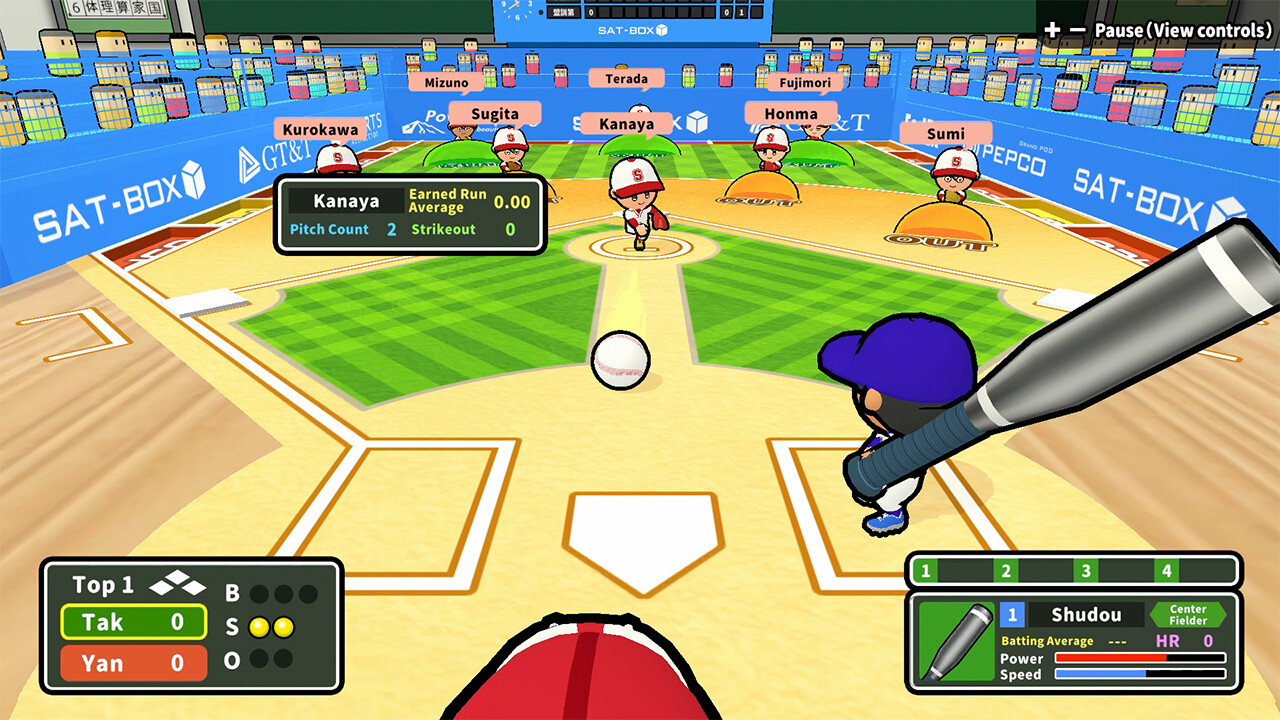The height and width of the screenshot is (720, 1280).
Task: Click the blue number 1 badge beside Shudou
Action: click(1013, 614)
